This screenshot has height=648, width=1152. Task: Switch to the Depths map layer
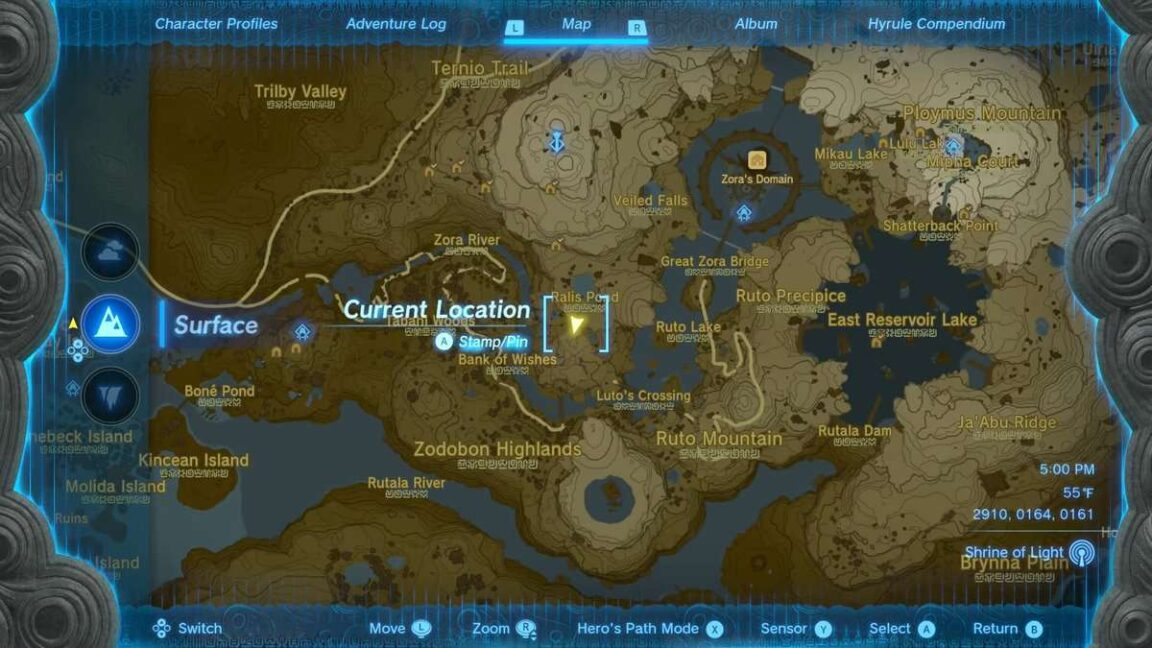click(110, 397)
